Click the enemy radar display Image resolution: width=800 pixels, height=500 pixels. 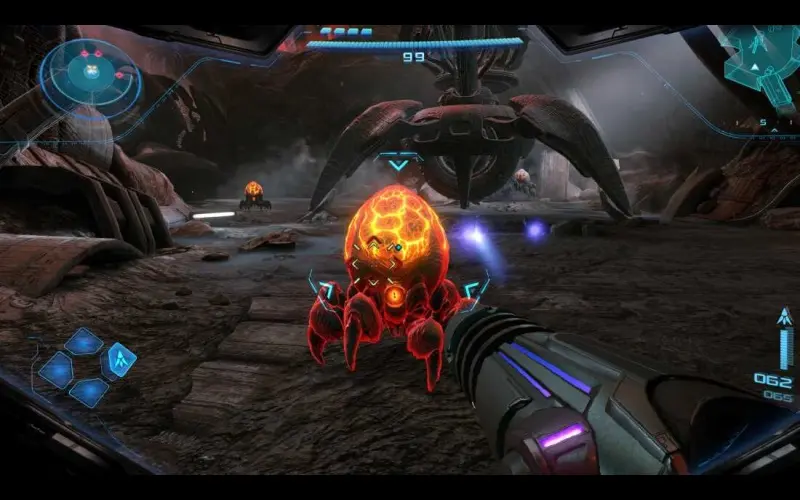(x=91, y=72)
